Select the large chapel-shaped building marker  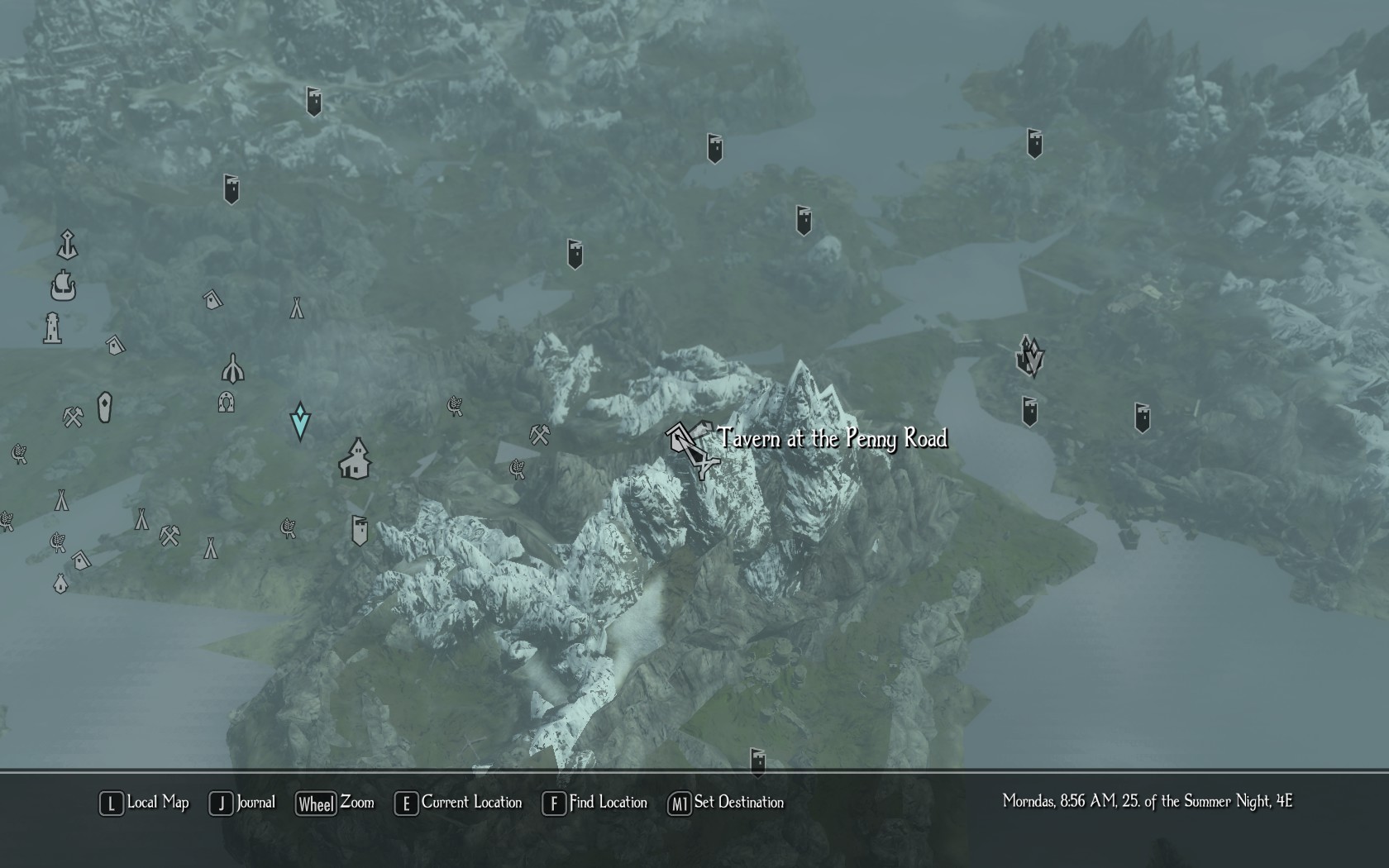356,460
